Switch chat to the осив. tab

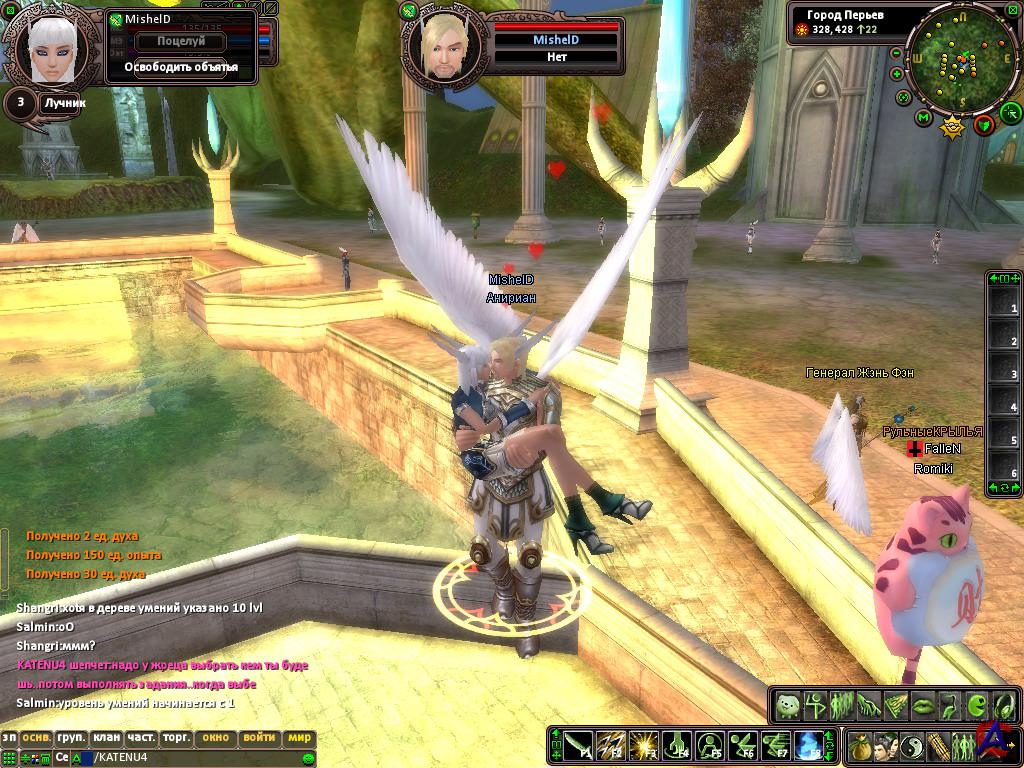pos(37,738)
